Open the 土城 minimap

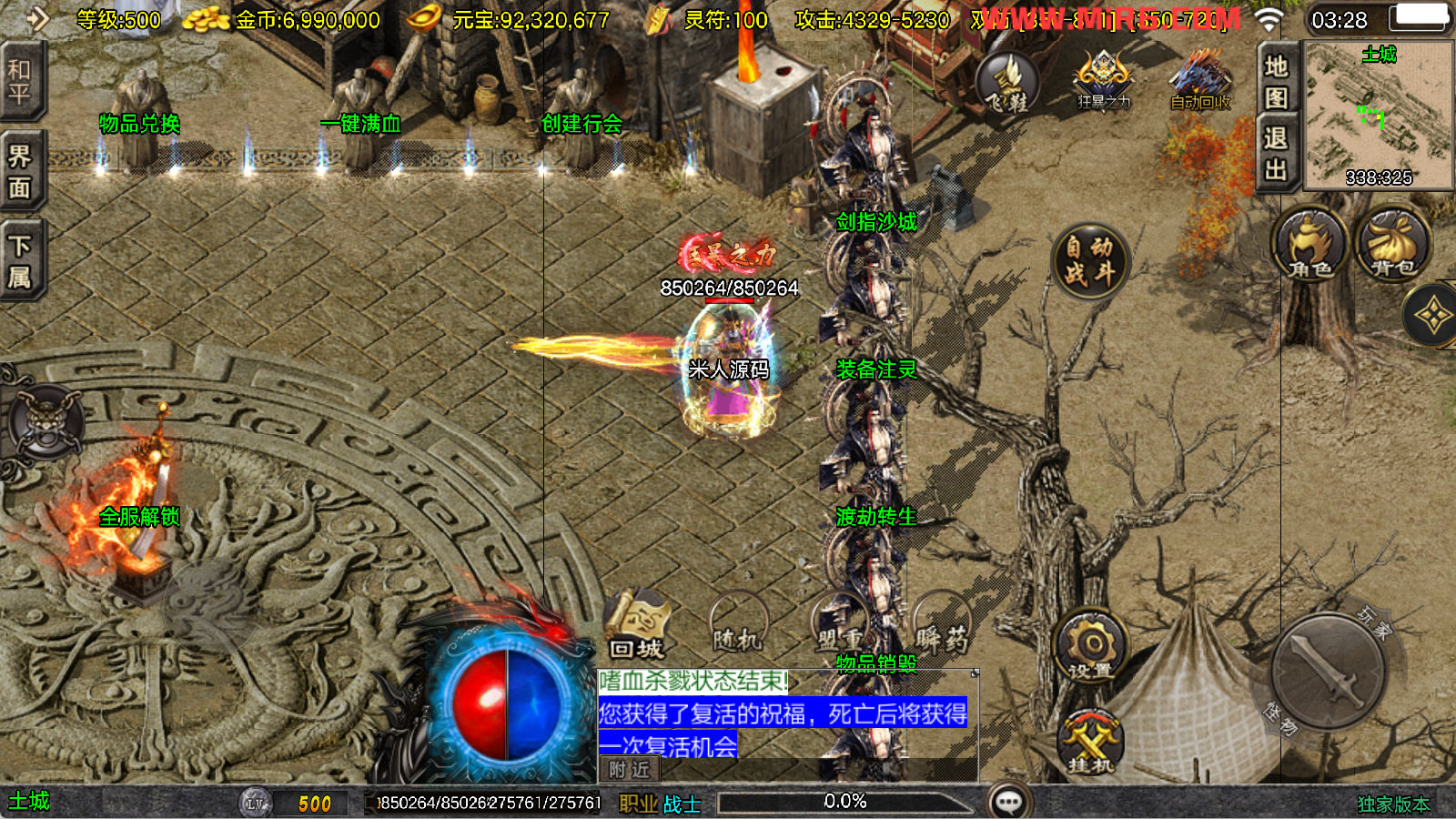click(1379, 116)
